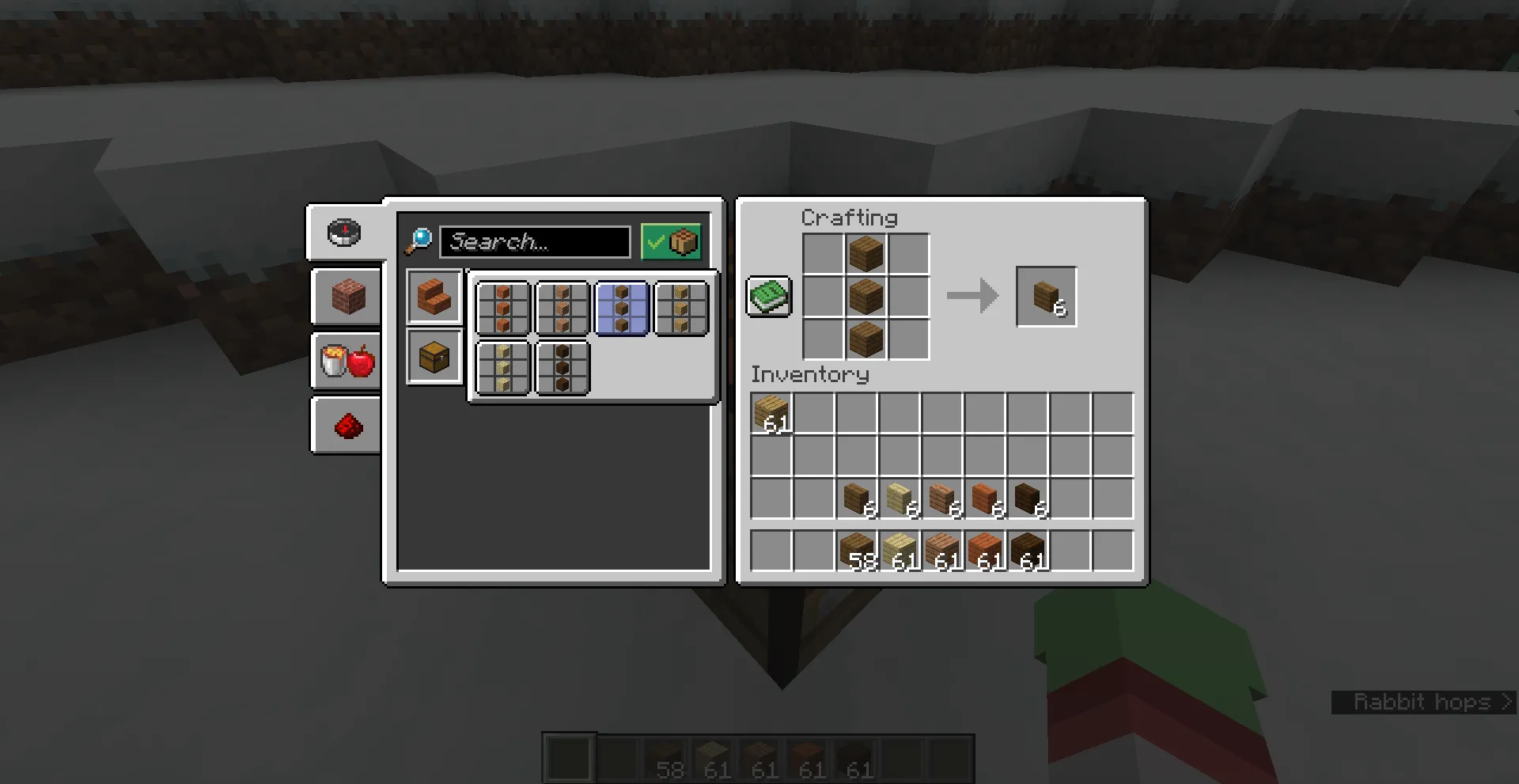Toggle the craftable-only filter with green checkmark
This screenshot has height=784, width=1519.
(x=669, y=241)
